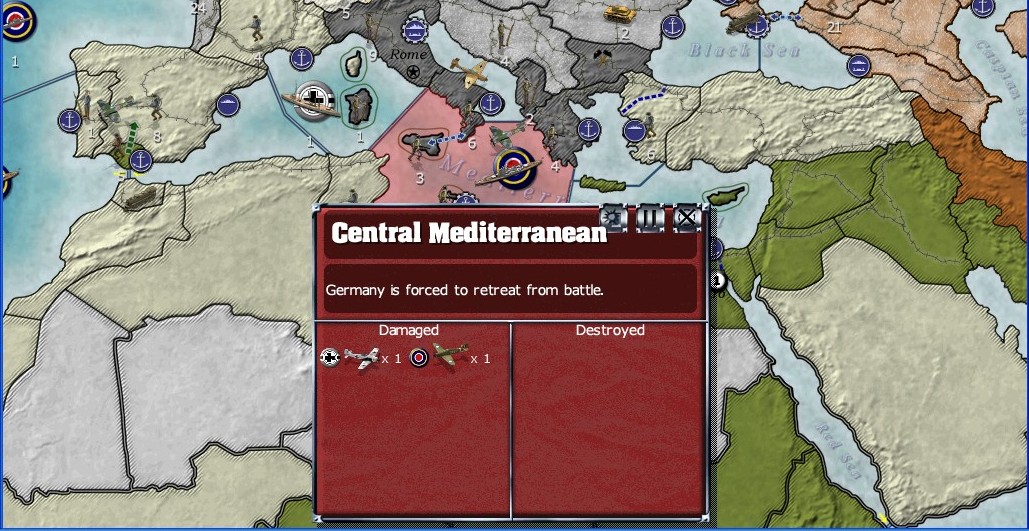Pause using the battle panel's pause button
This screenshot has height=531, width=1029.
click(x=650, y=217)
